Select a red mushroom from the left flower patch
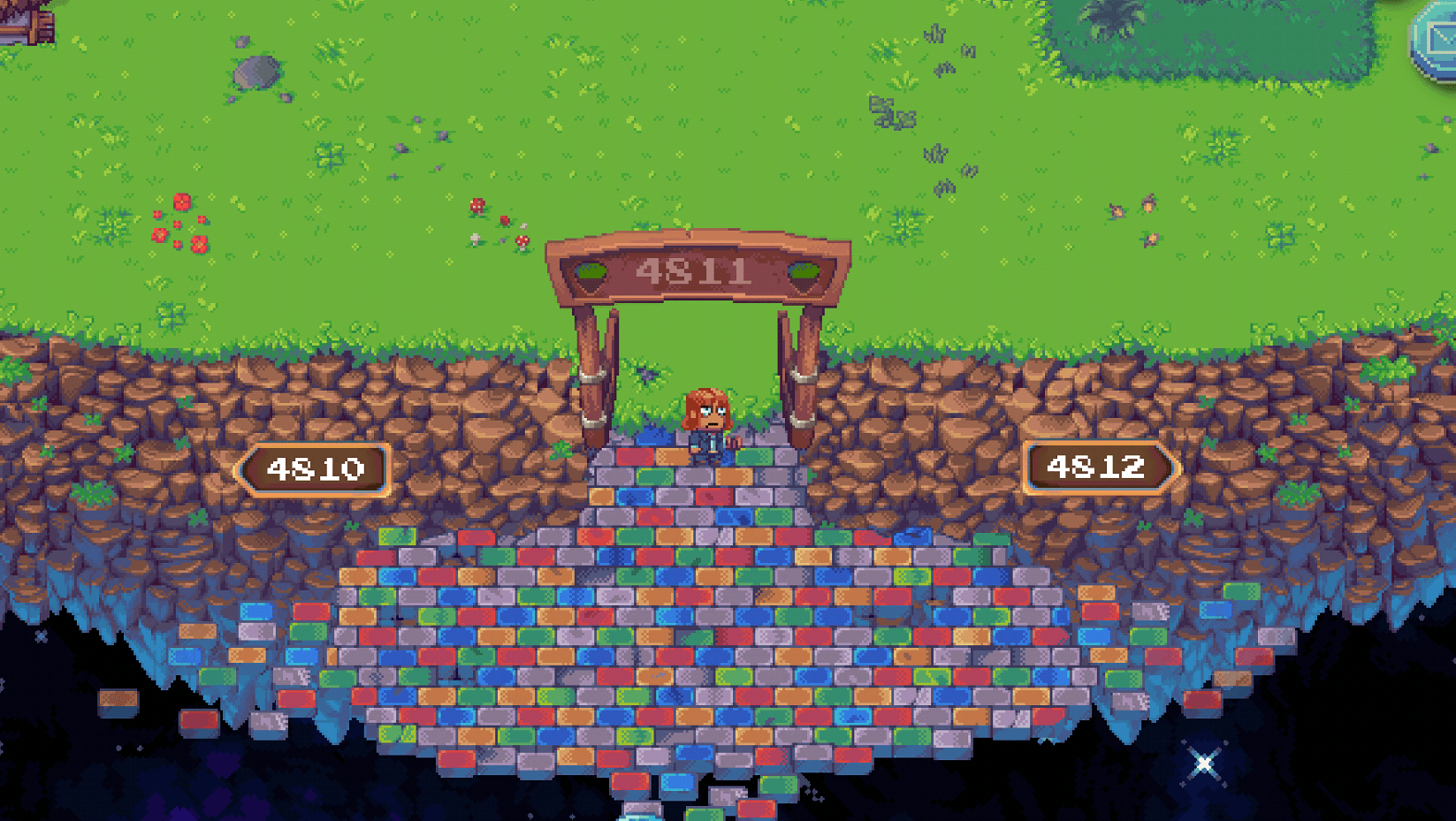The width and height of the screenshot is (1456, 821). (183, 201)
